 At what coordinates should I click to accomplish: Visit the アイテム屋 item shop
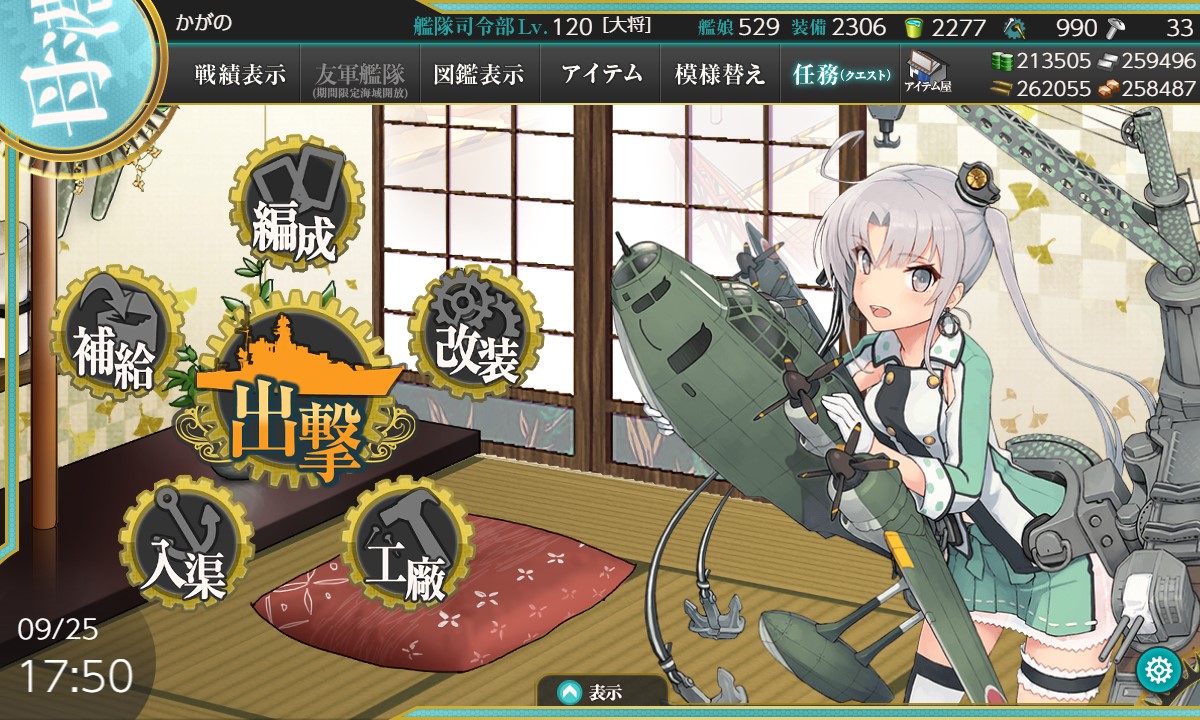click(928, 72)
